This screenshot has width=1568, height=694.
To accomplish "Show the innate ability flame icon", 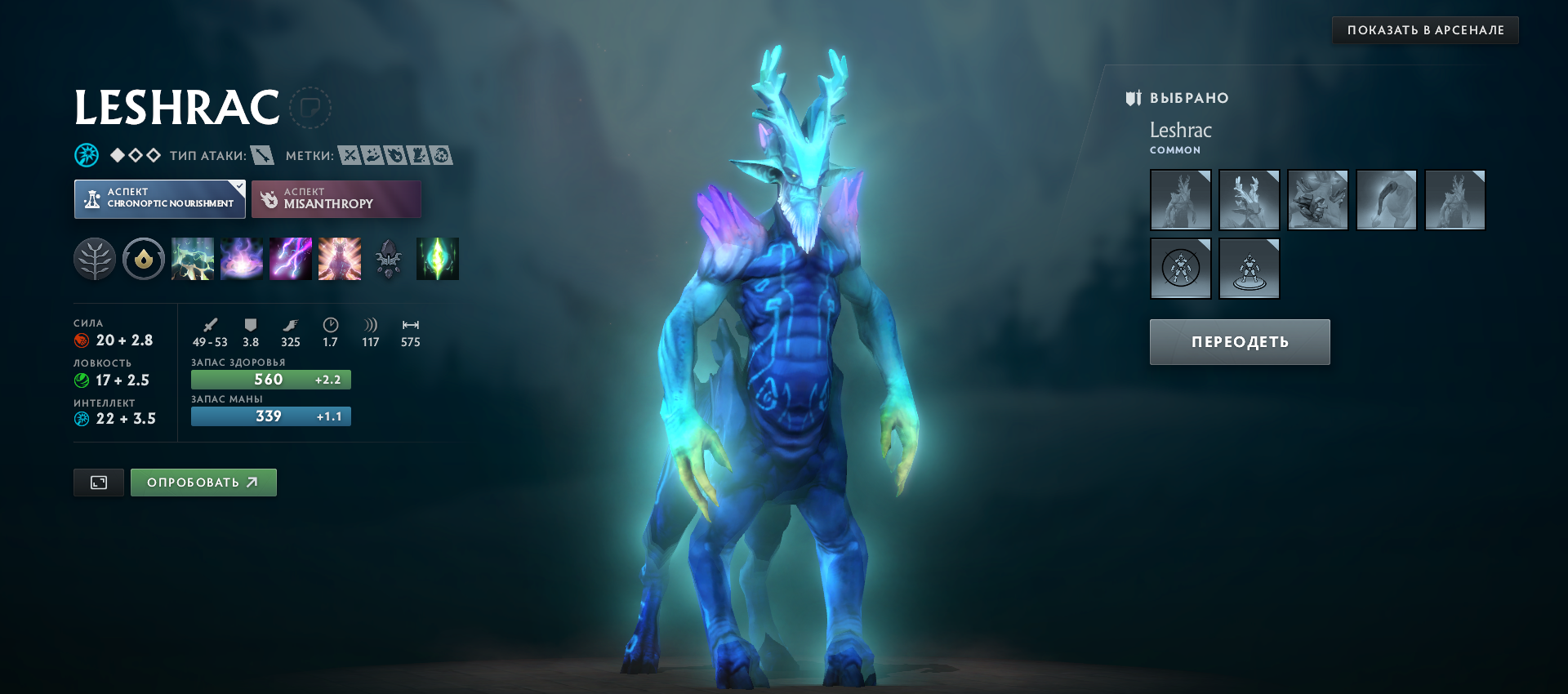I will tap(144, 259).
